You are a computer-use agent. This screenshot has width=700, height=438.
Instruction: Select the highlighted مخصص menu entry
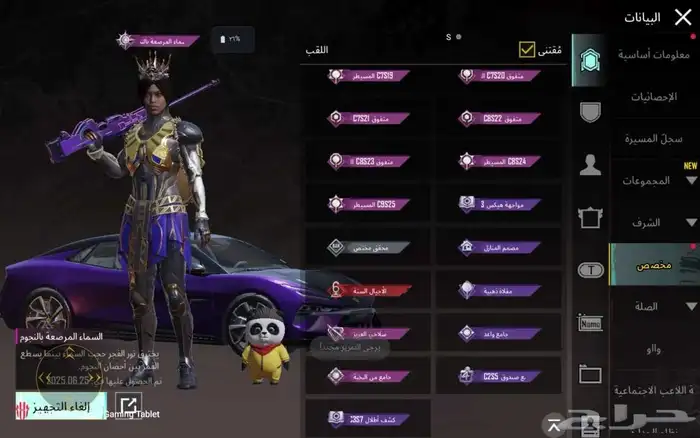(x=654, y=265)
